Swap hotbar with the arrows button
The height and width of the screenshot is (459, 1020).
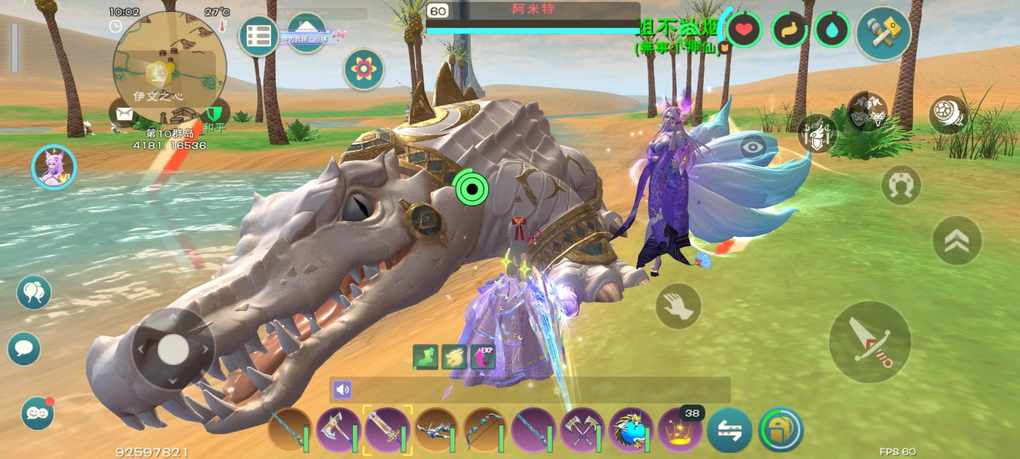coord(730,430)
